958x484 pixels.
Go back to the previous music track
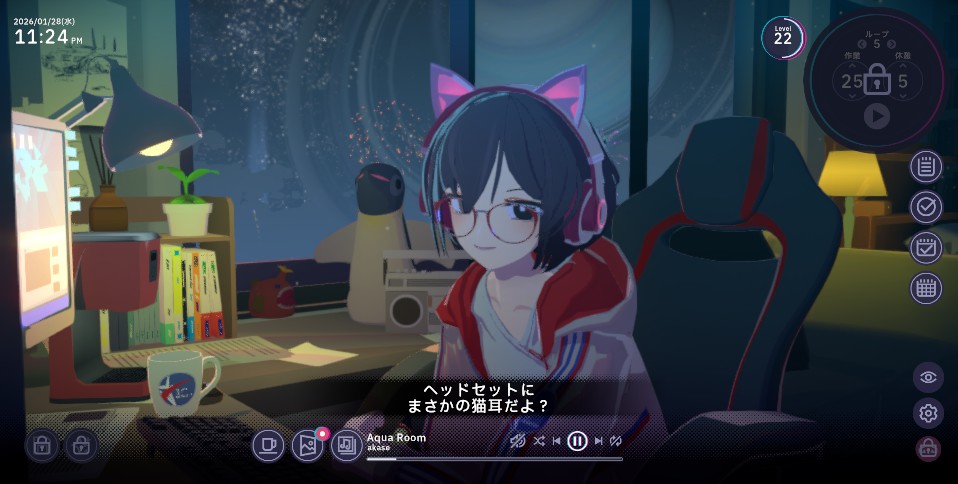(556, 441)
